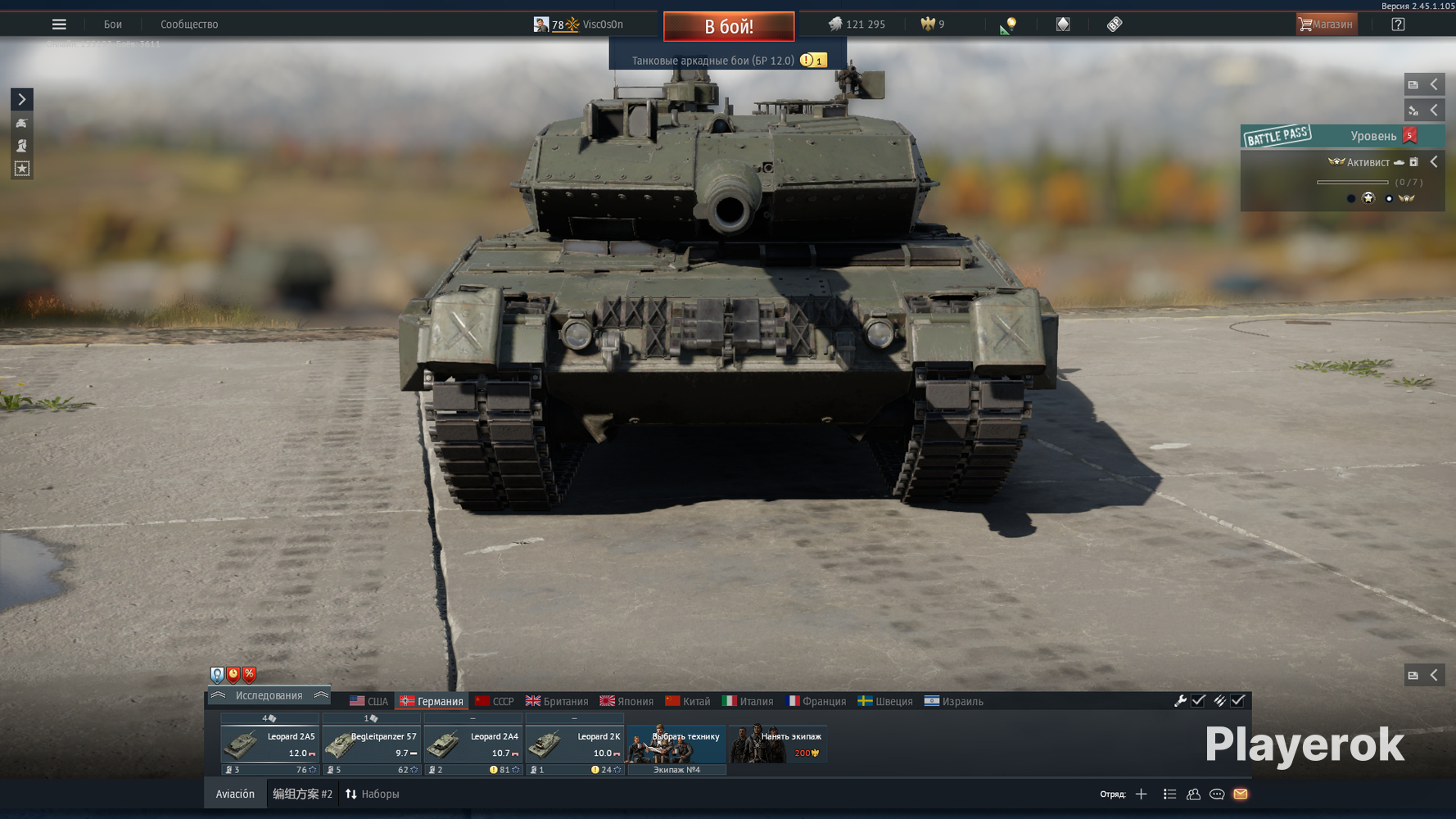Viewport: 1456px width, 819px height.
Task: Click the red percent discount badge above nation tabs
Action: pyautogui.click(x=248, y=675)
